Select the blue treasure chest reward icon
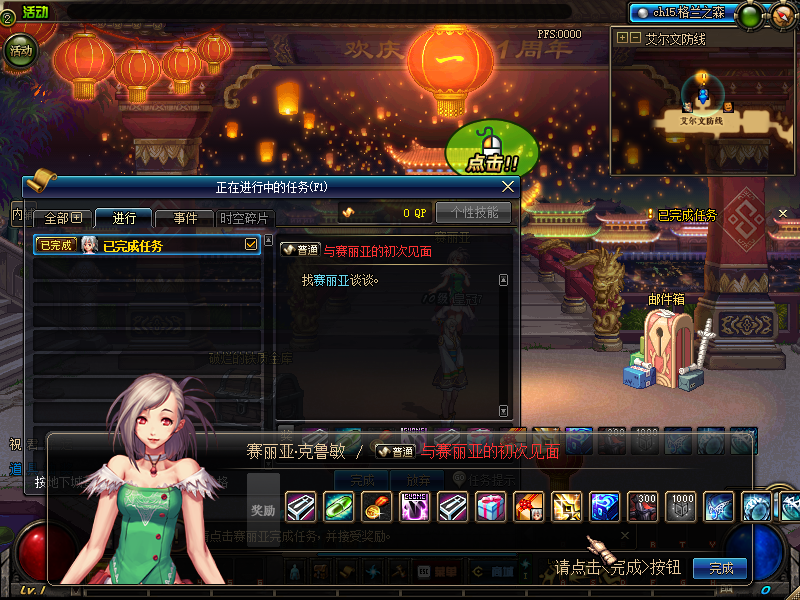Image resolution: width=800 pixels, height=600 pixels. point(604,507)
